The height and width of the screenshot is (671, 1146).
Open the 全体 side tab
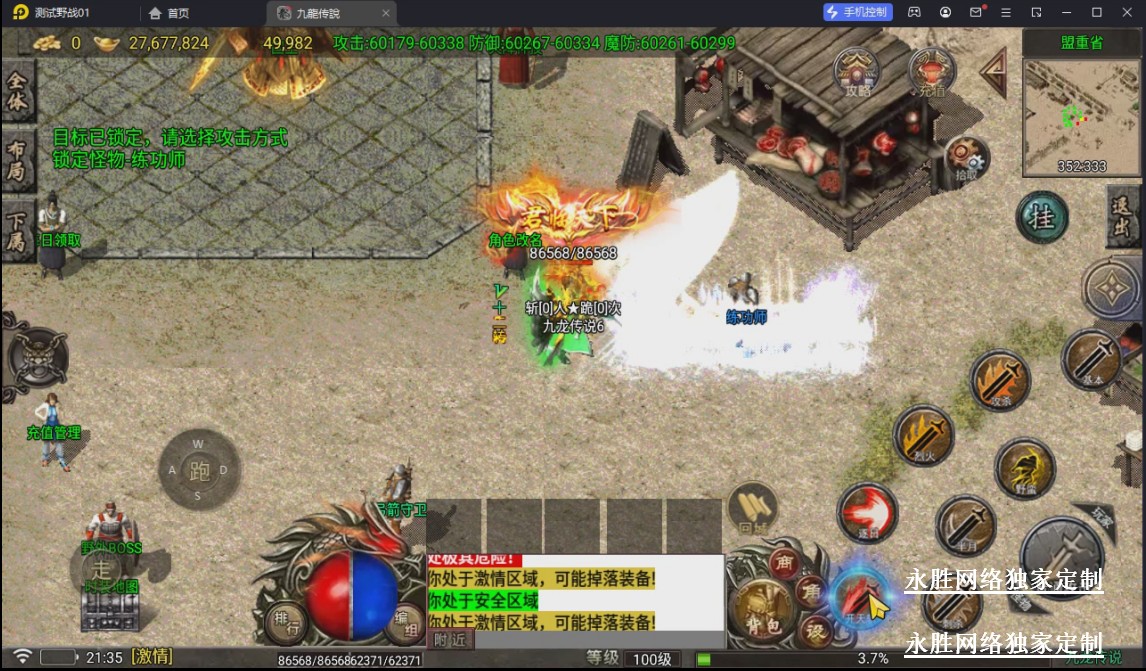tap(17, 90)
